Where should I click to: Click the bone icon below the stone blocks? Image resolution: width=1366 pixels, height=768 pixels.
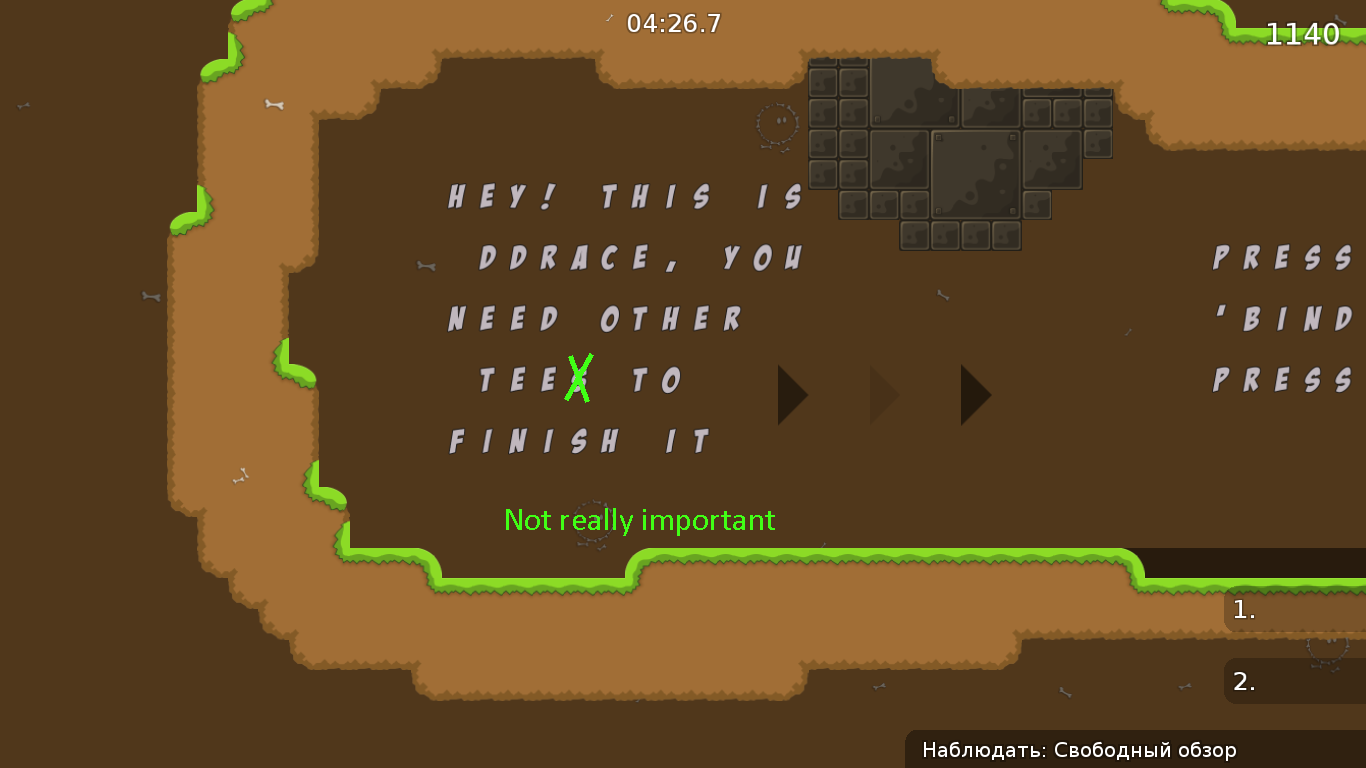point(944,294)
